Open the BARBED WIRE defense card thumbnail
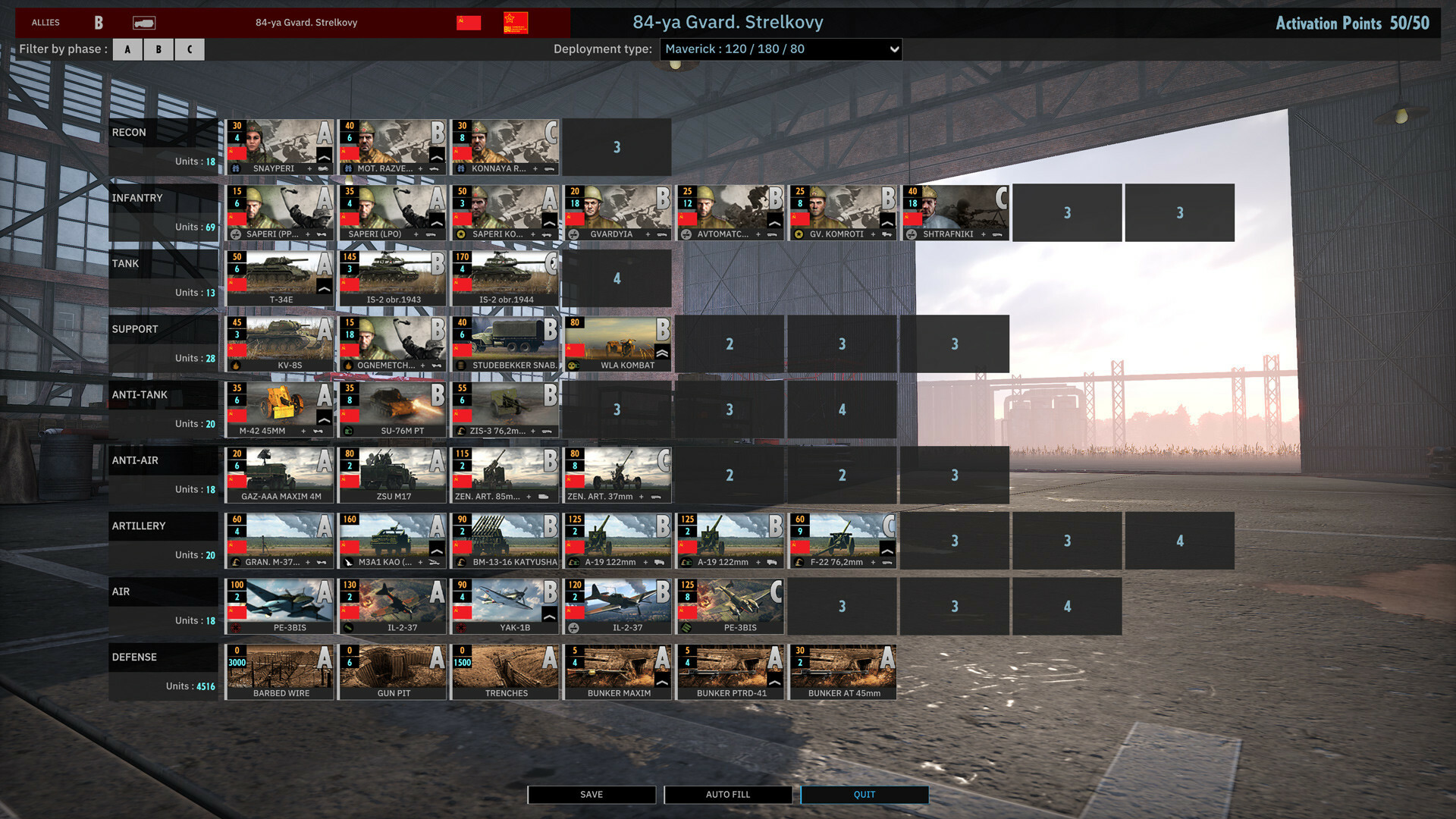This screenshot has width=1456, height=819. (279, 667)
